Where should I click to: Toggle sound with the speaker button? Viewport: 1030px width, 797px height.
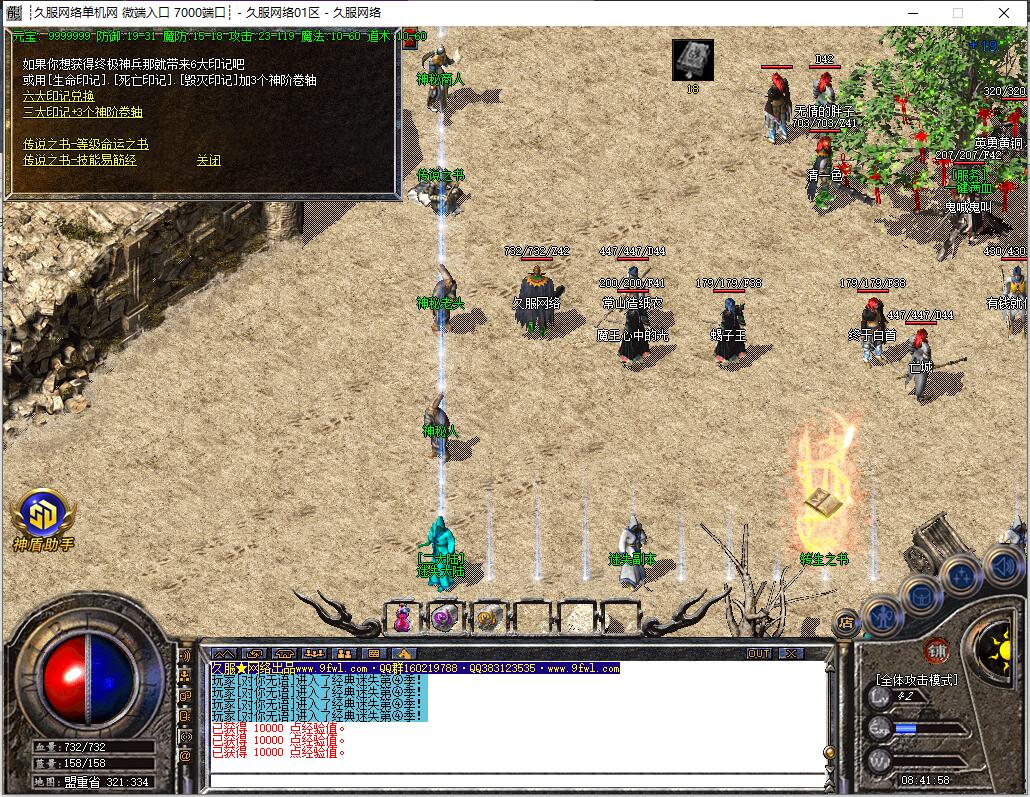[1003, 564]
